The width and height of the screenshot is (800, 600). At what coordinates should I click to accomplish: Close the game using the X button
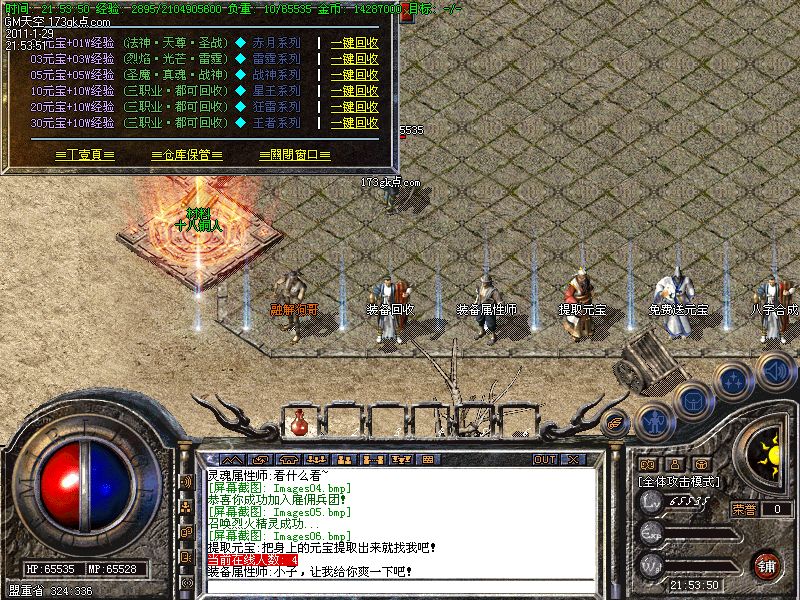tap(574, 459)
